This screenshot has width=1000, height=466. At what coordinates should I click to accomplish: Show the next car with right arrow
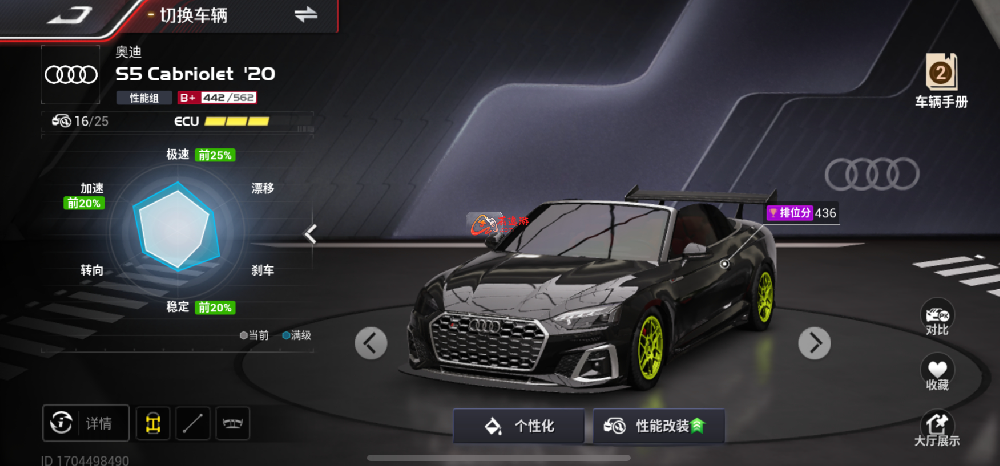point(814,343)
